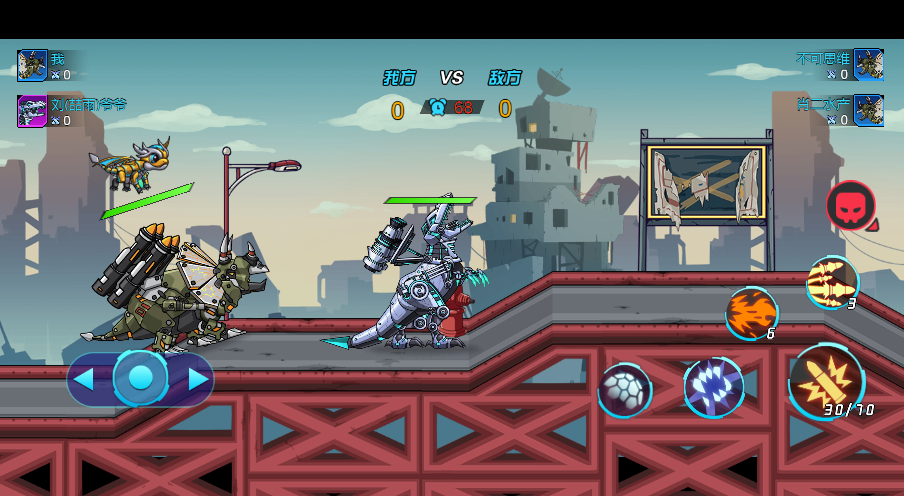This screenshot has height=496, width=904.
Task: Select the purple teammate portrait
Action: click(x=32, y=111)
